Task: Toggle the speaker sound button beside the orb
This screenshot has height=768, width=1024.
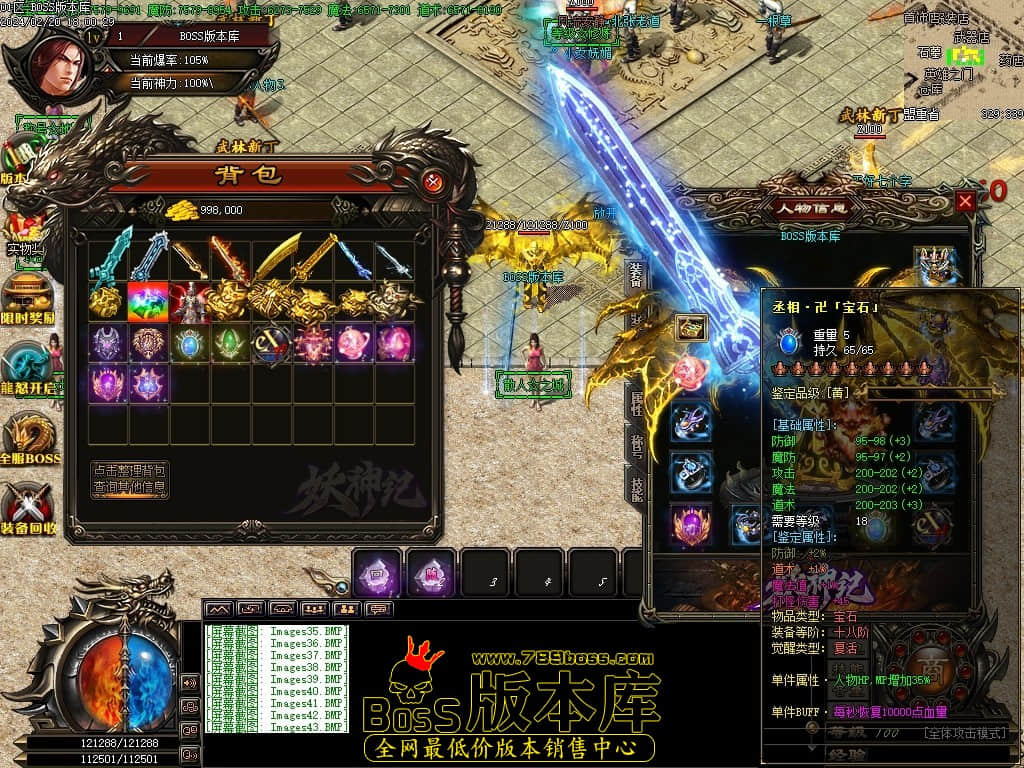Action: tap(190, 682)
